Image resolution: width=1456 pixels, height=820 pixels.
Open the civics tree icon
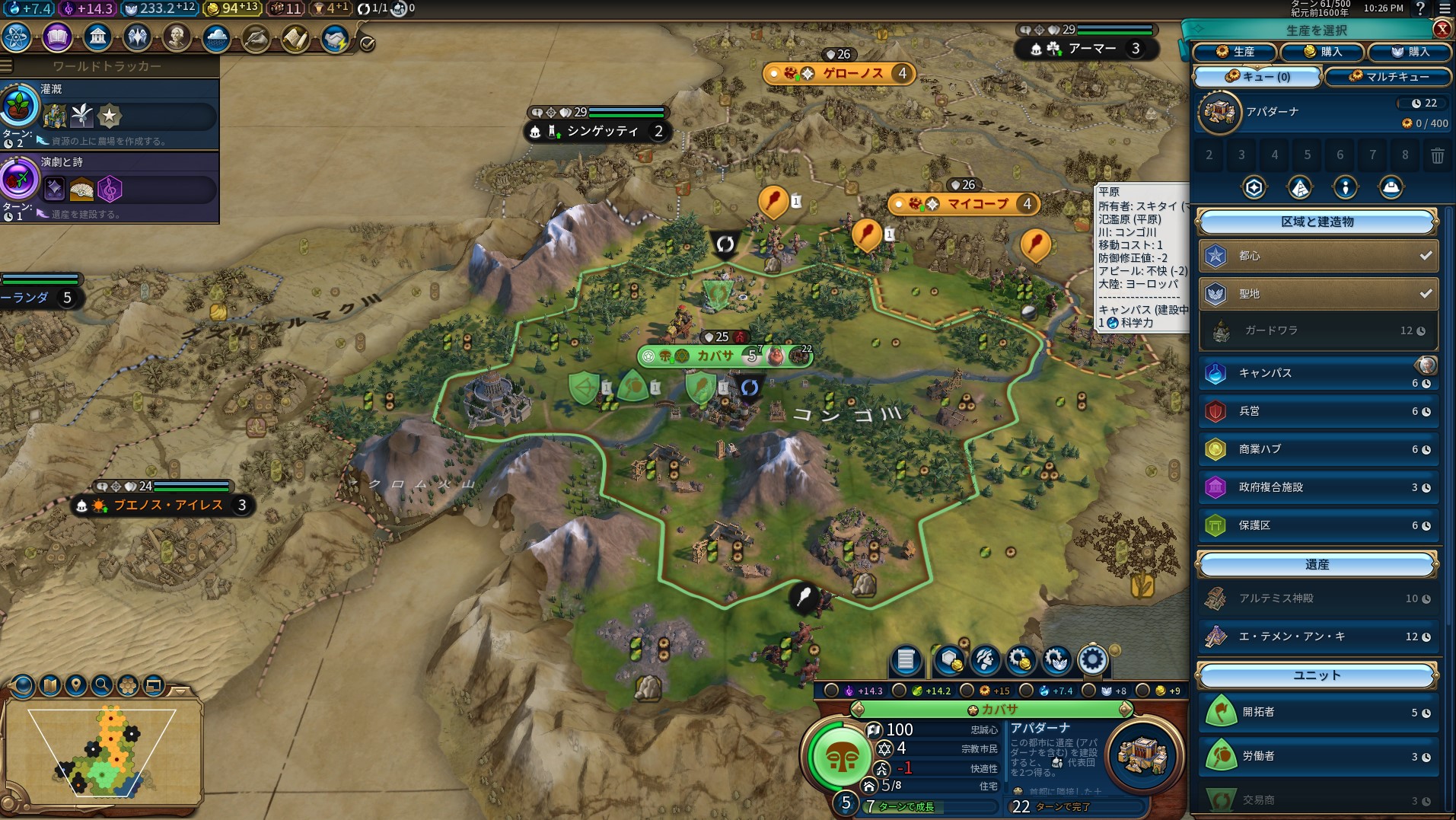57,37
